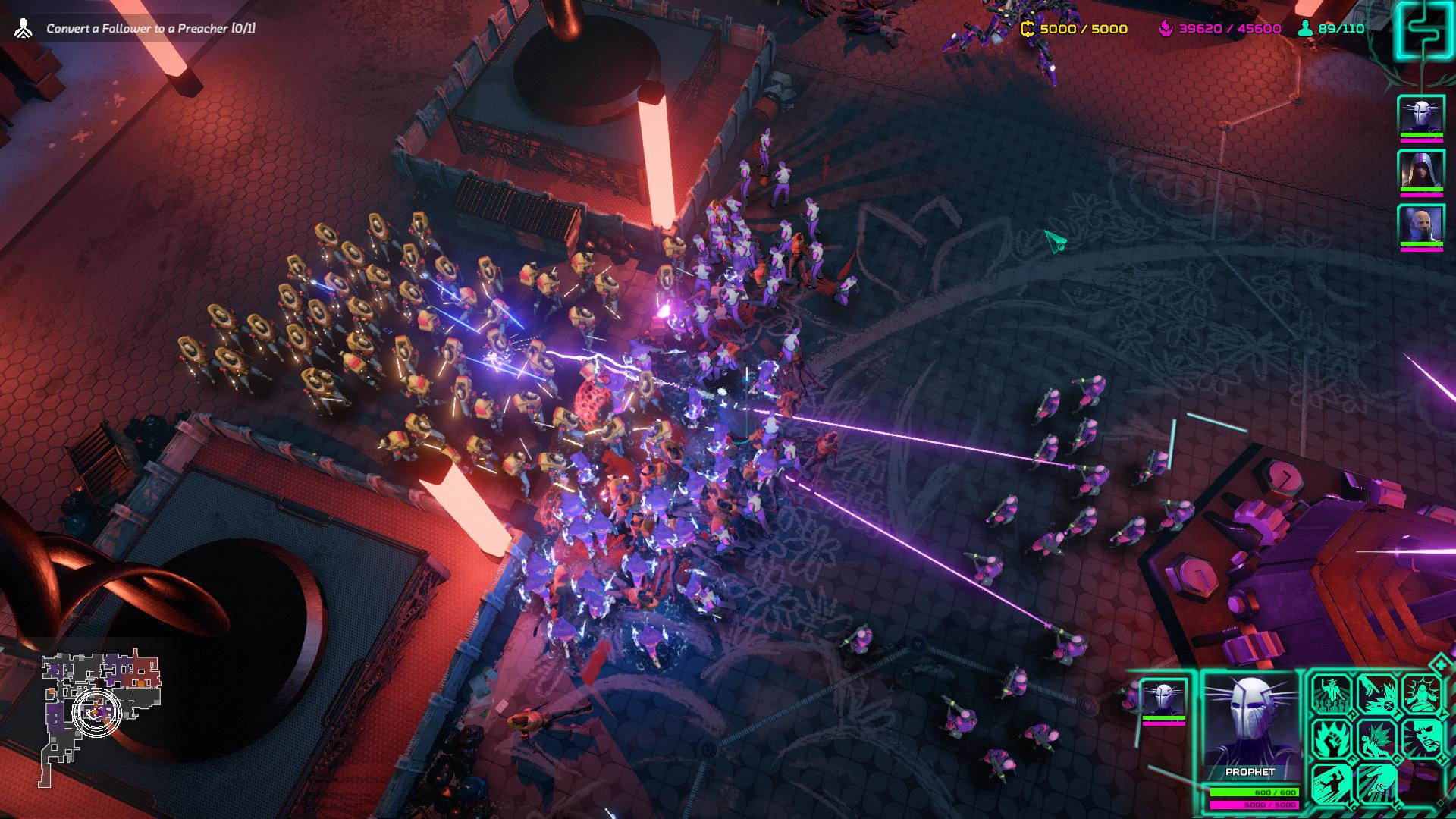Image resolution: width=1456 pixels, height=819 pixels.
Task: Activate the shouting angry face ability
Action: click(x=1421, y=738)
